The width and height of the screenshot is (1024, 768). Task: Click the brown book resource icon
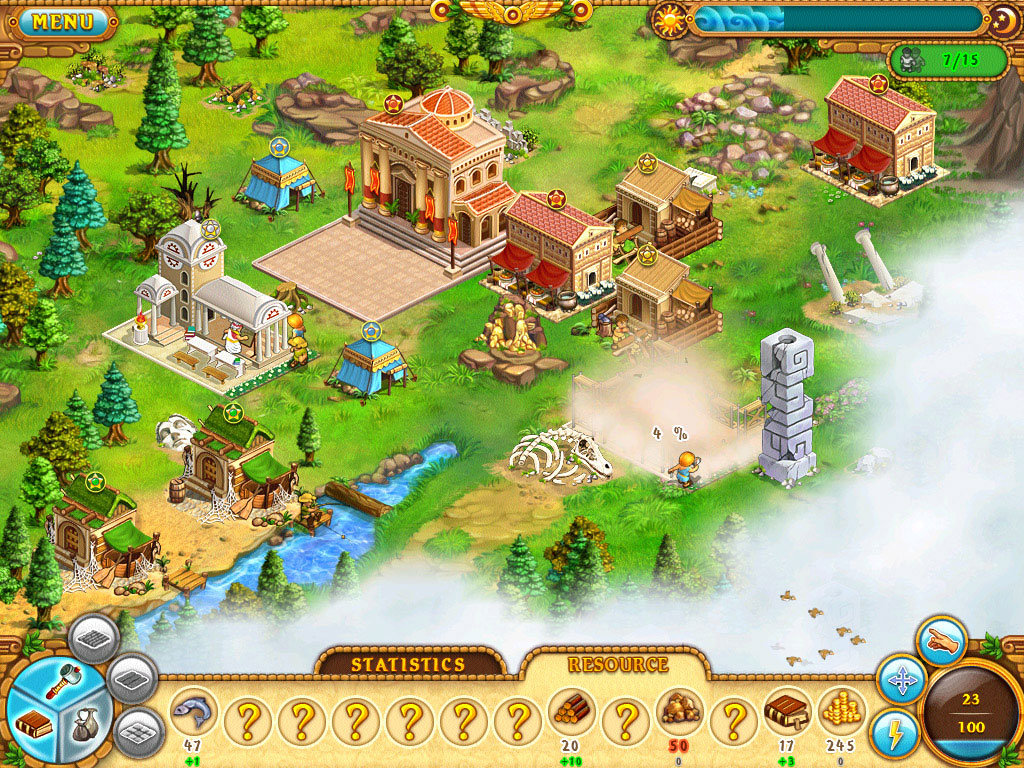[788, 713]
